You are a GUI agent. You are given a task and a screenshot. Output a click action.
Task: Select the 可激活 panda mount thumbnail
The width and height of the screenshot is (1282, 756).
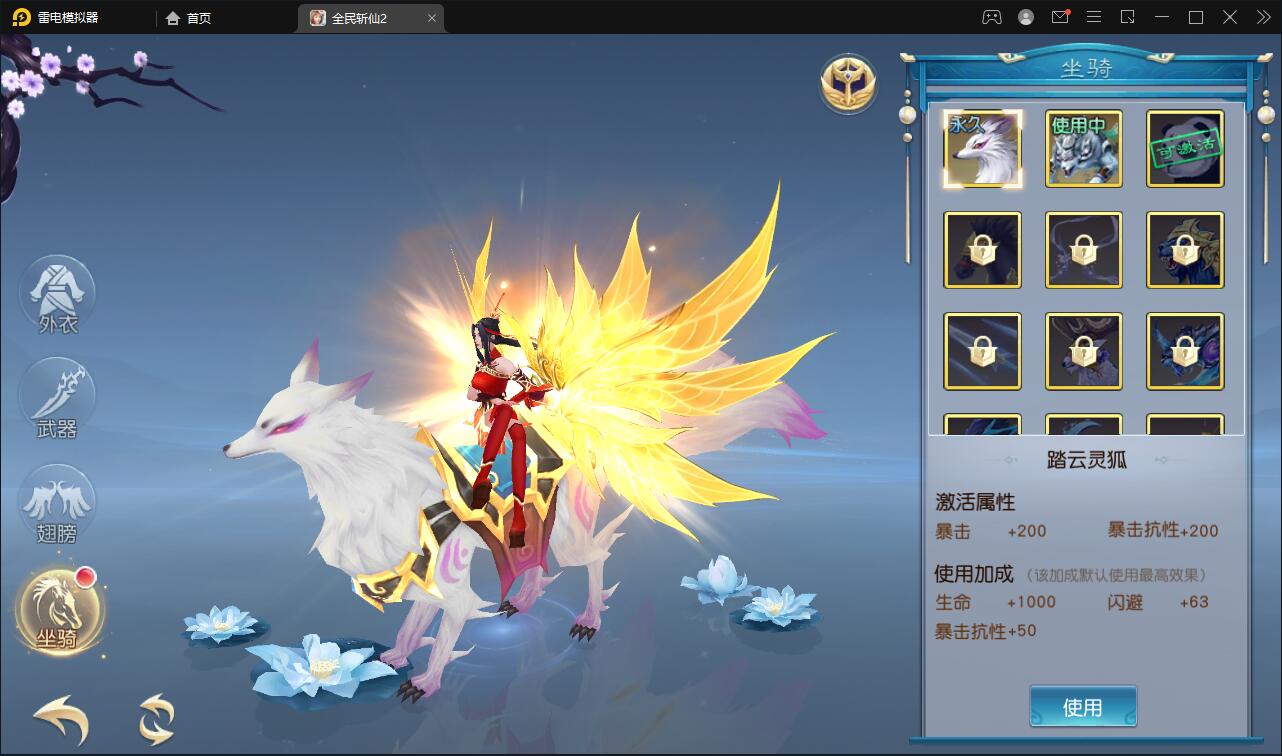(x=1184, y=149)
